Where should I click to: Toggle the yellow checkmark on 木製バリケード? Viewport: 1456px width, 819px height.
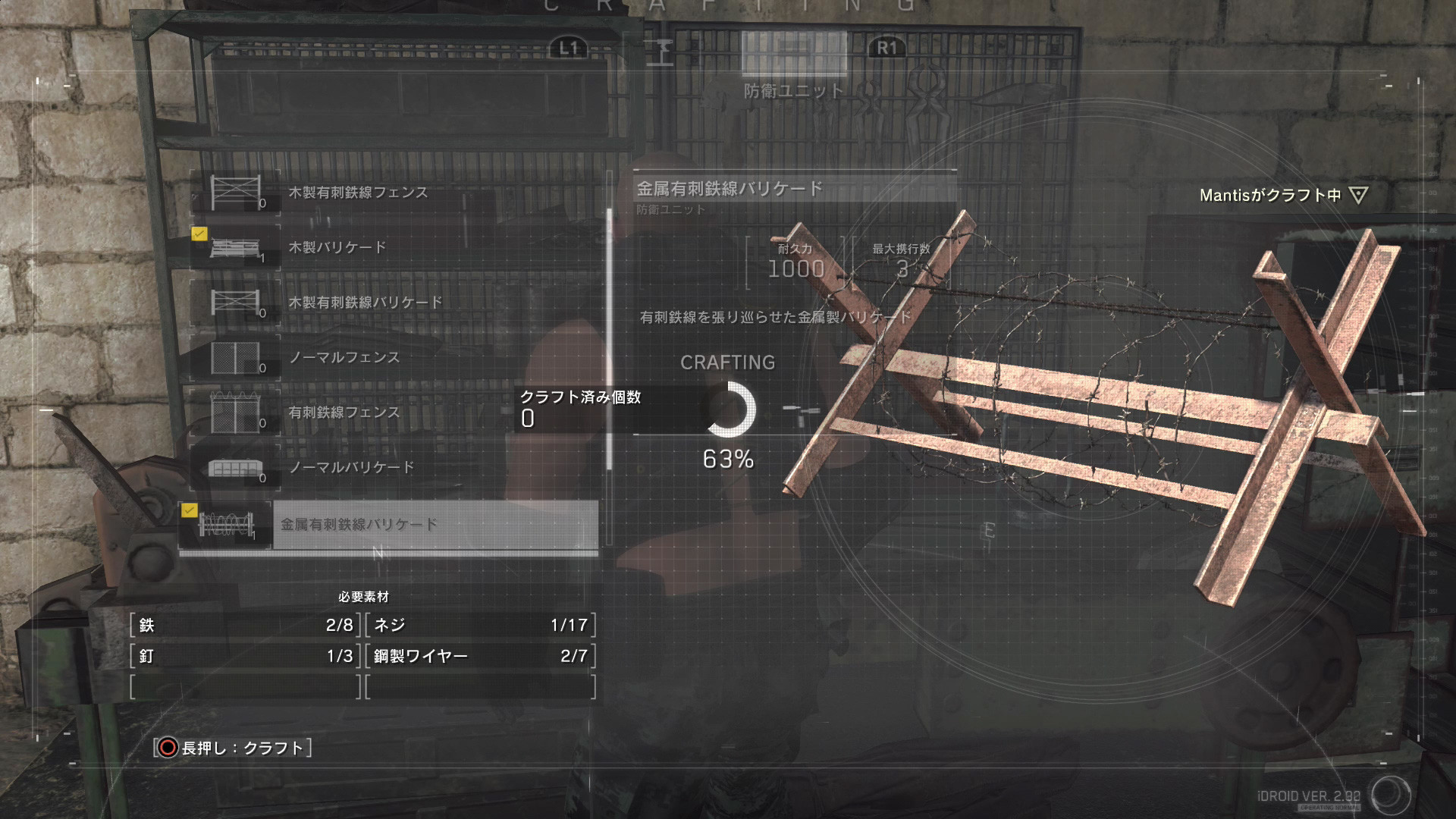199,234
